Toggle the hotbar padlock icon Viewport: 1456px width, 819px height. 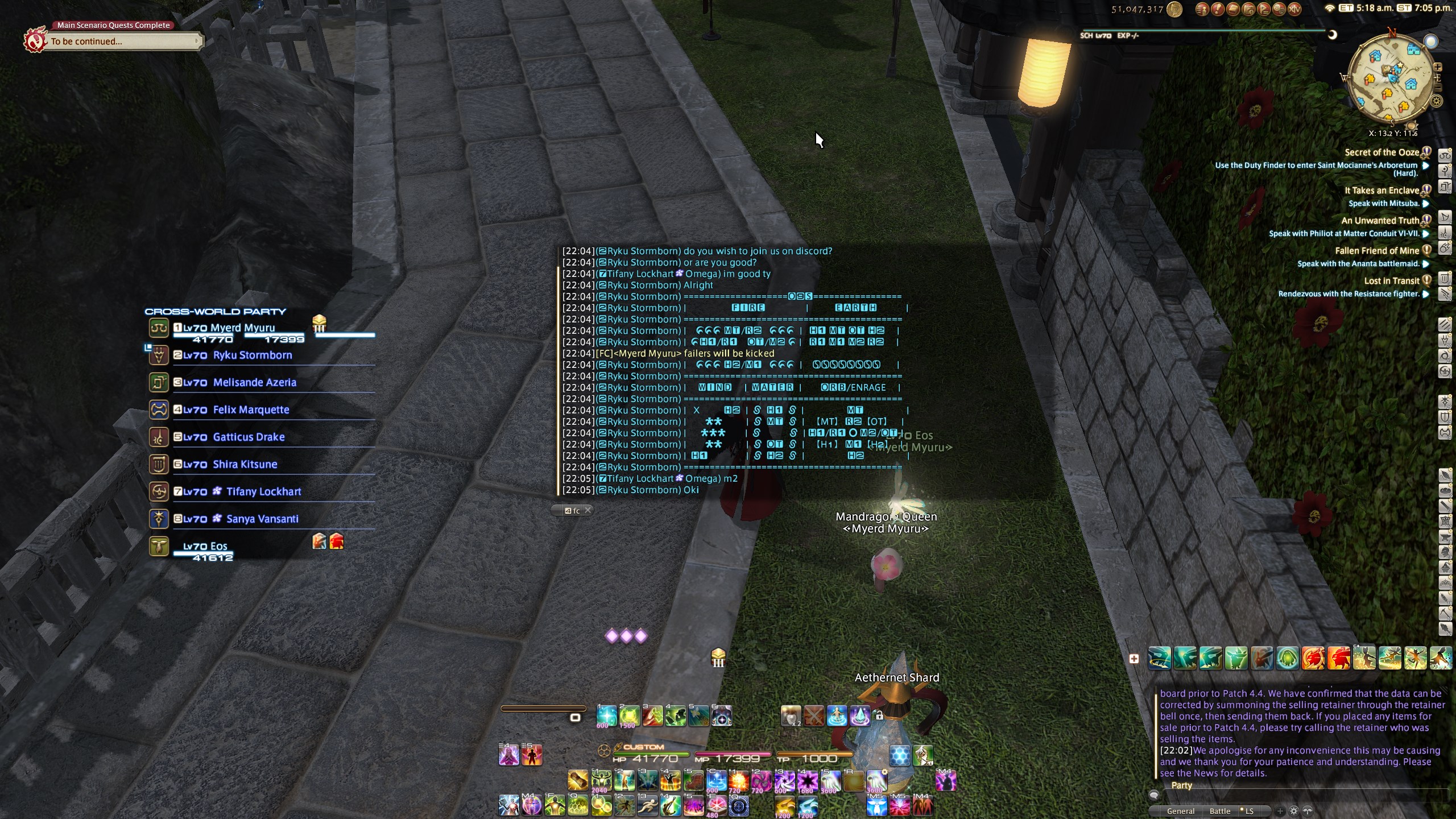click(x=879, y=715)
